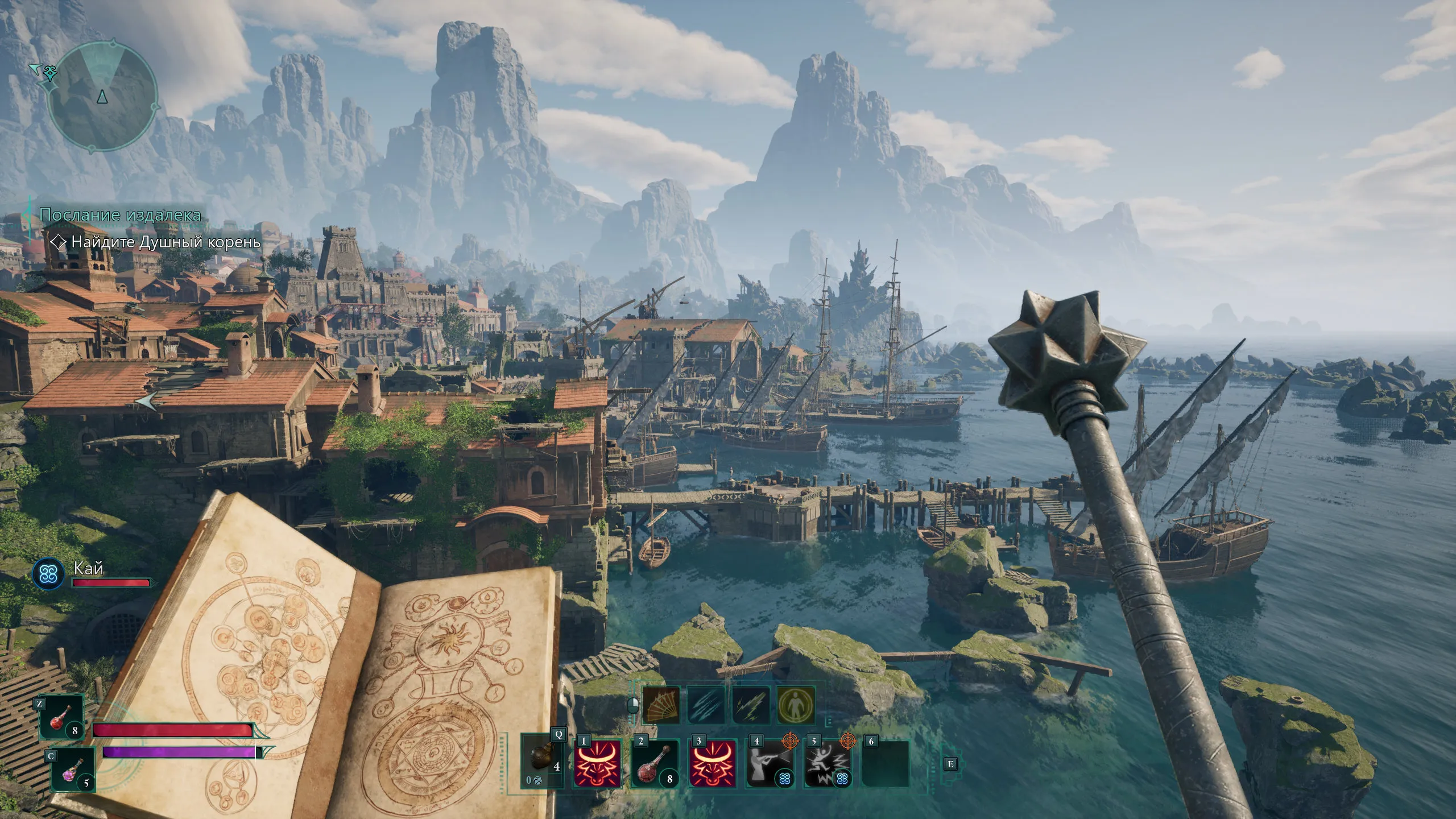
Task: Select the «Послание издалека» quest tracker
Action: click(x=120, y=215)
